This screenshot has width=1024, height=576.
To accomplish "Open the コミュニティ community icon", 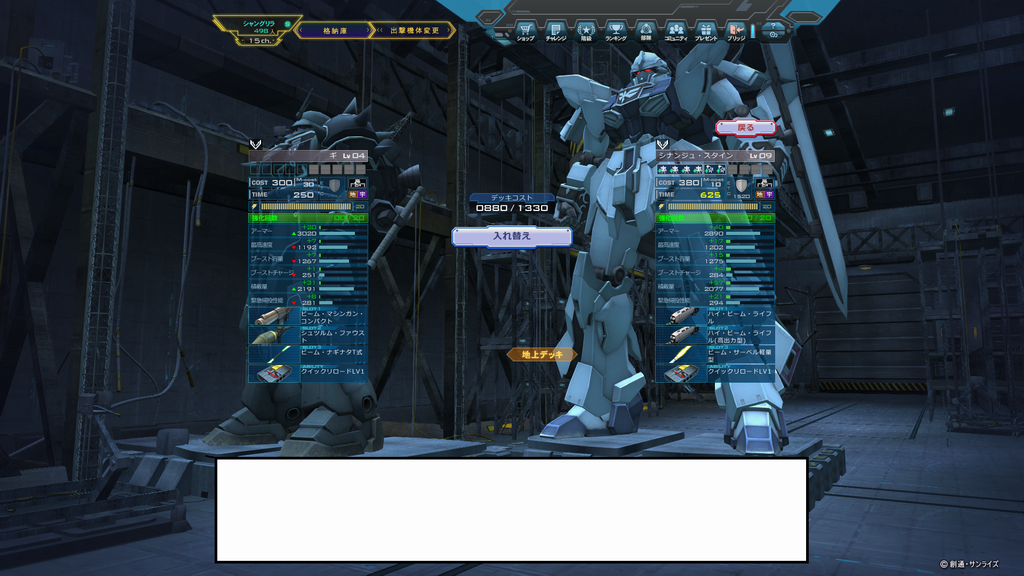I will click(x=676, y=31).
